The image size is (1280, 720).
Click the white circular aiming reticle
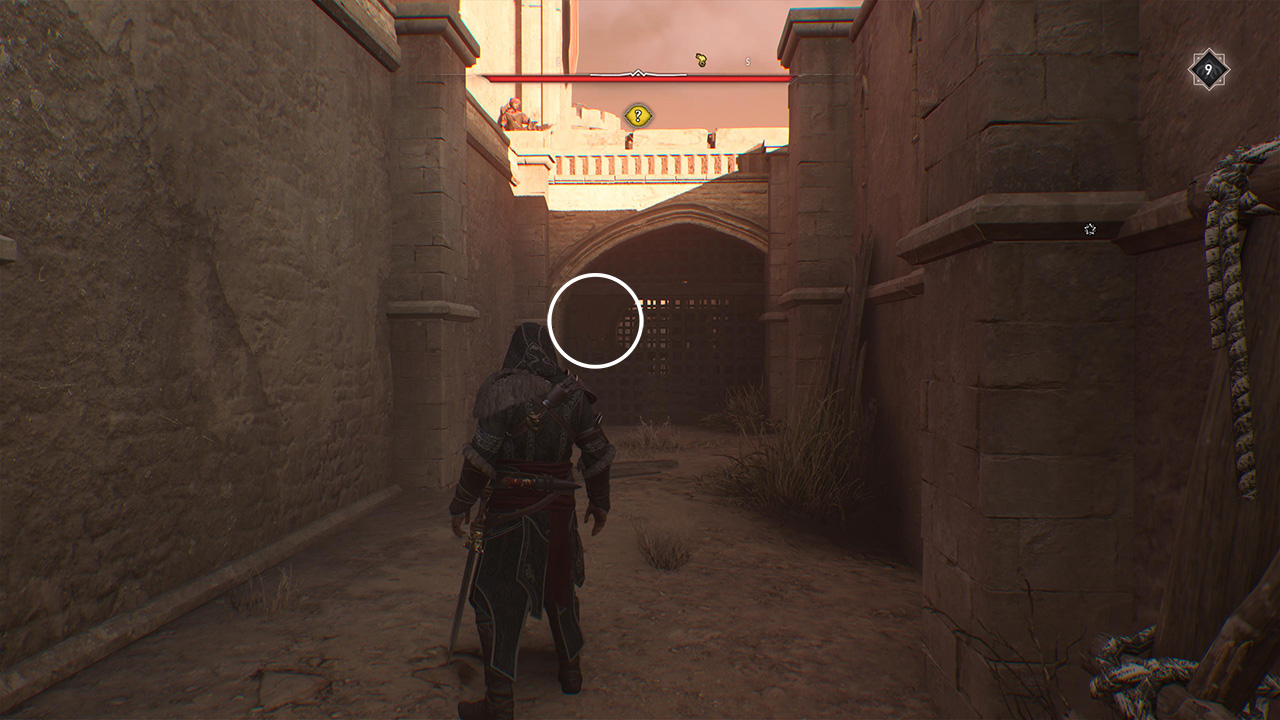(597, 322)
